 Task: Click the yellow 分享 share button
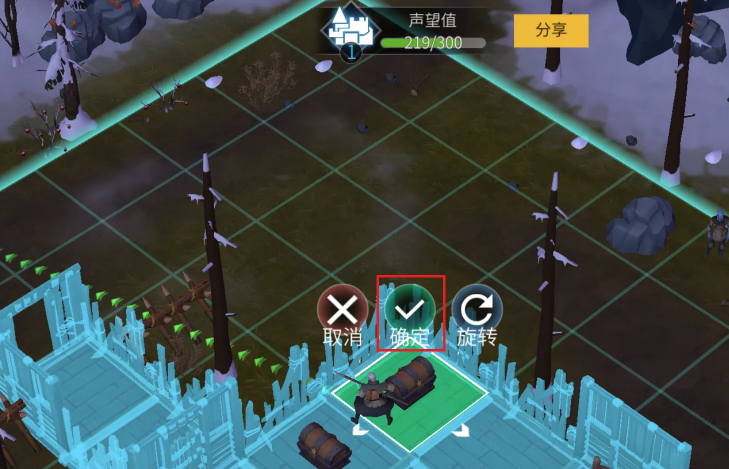551,31
